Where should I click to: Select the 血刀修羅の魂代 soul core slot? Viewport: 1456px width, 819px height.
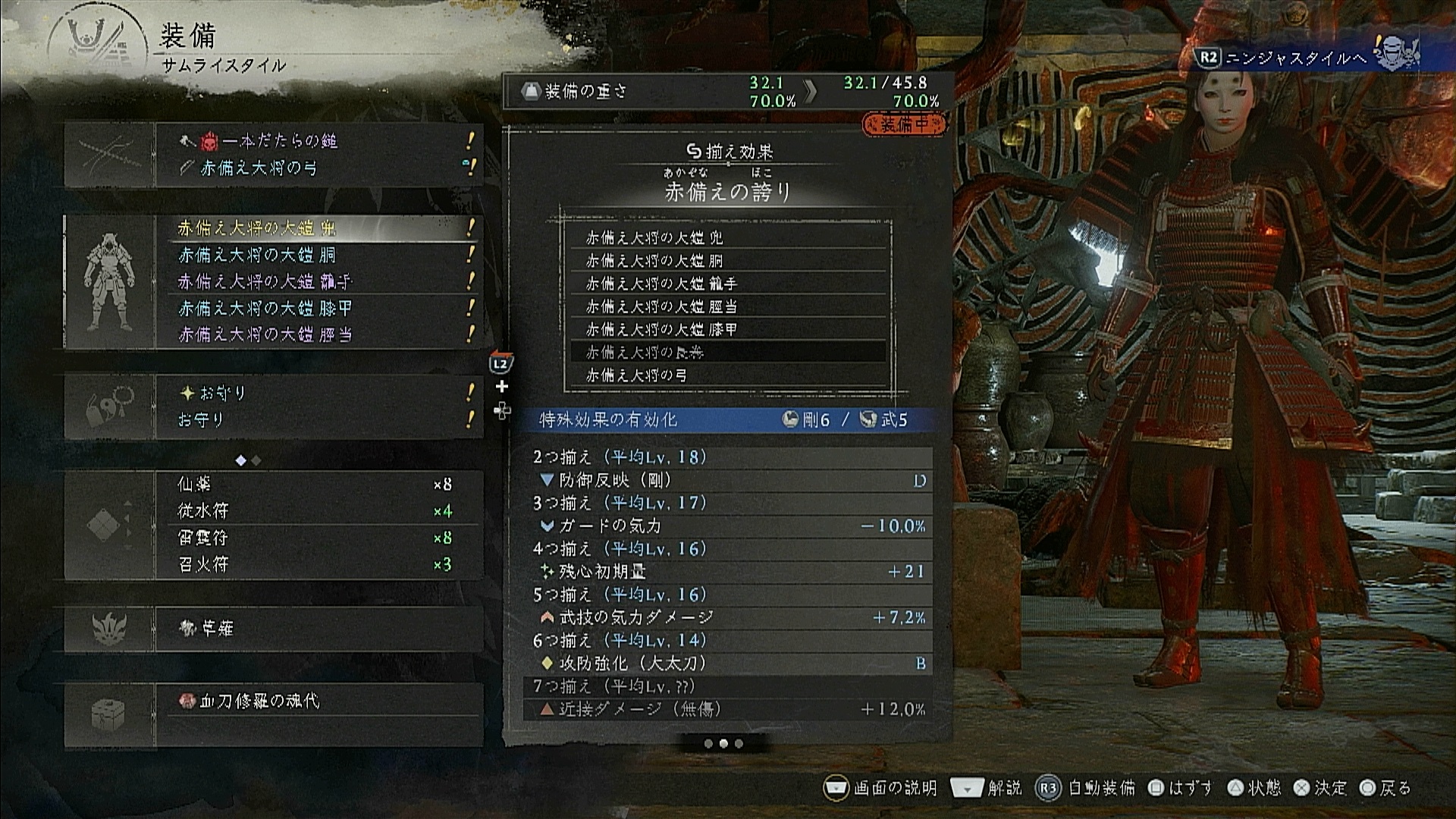[x=318, y=701]
